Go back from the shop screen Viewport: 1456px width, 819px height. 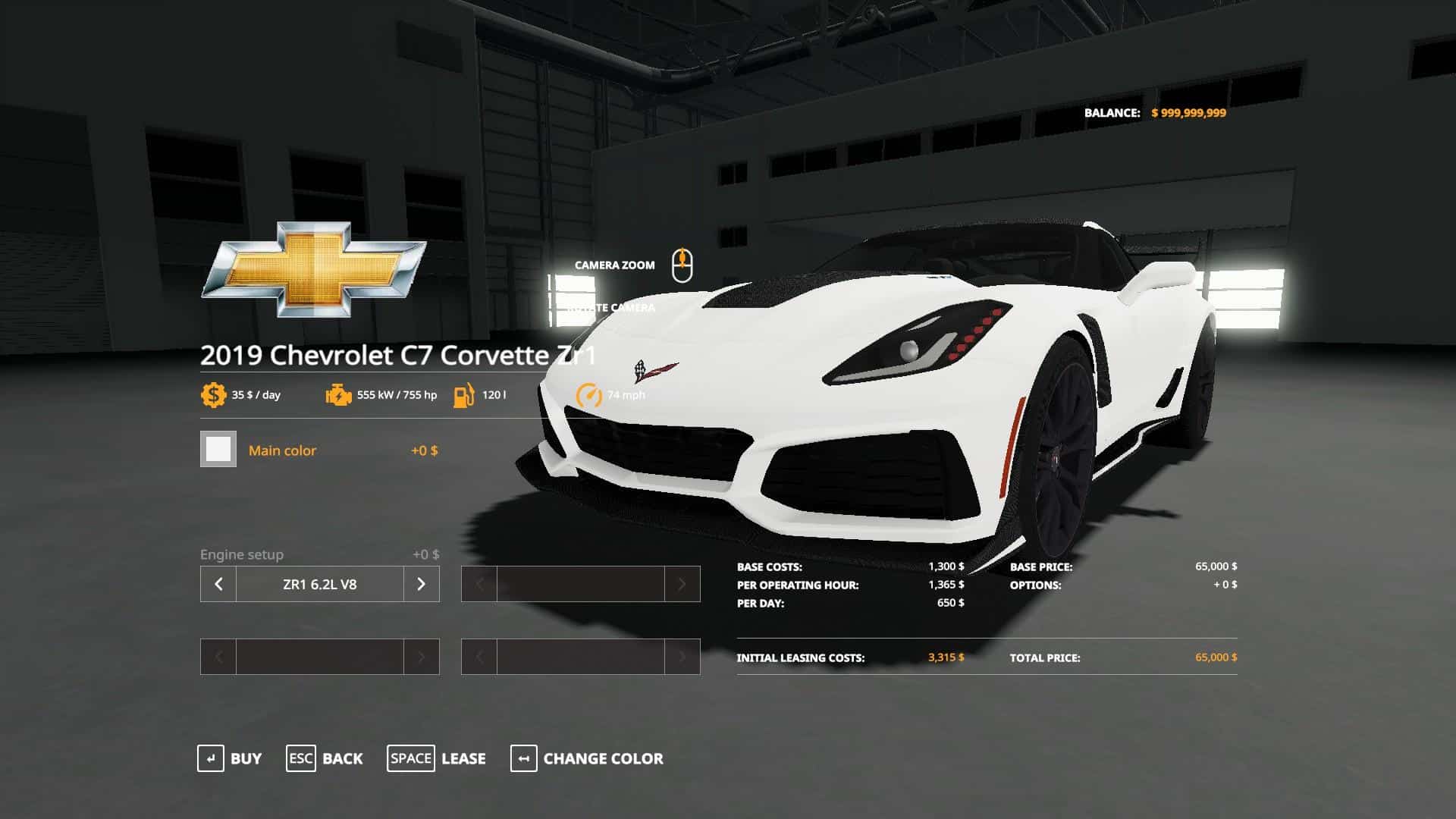tap(325, 758)
